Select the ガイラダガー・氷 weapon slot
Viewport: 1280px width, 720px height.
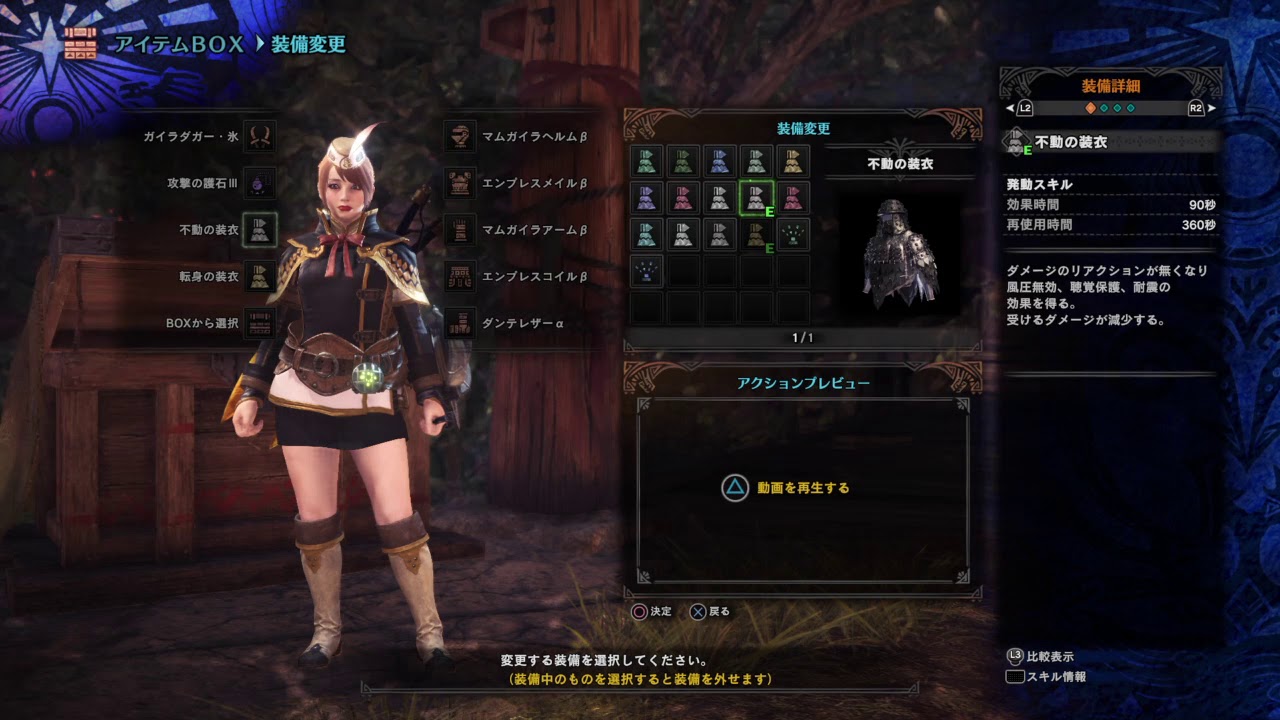point(259,136)
